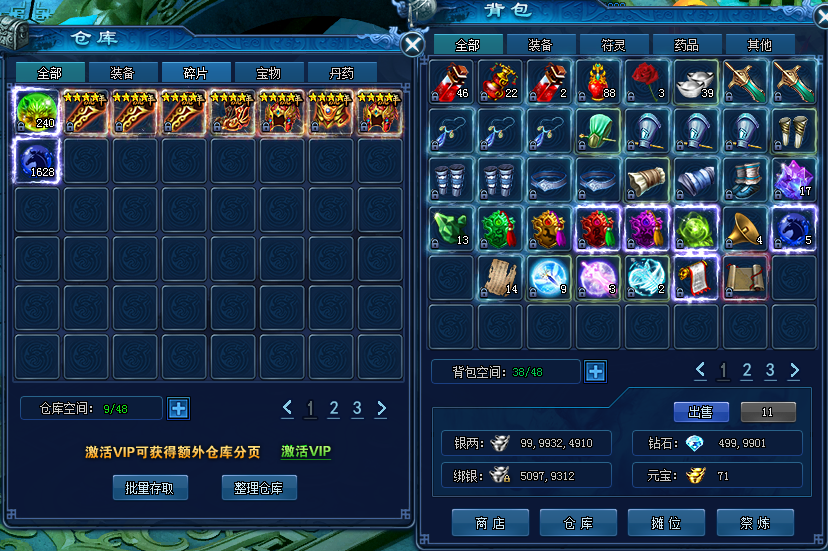Pick the purple crystal stack of 17
The height and width of the screenshot is (551, 828).
794,180
